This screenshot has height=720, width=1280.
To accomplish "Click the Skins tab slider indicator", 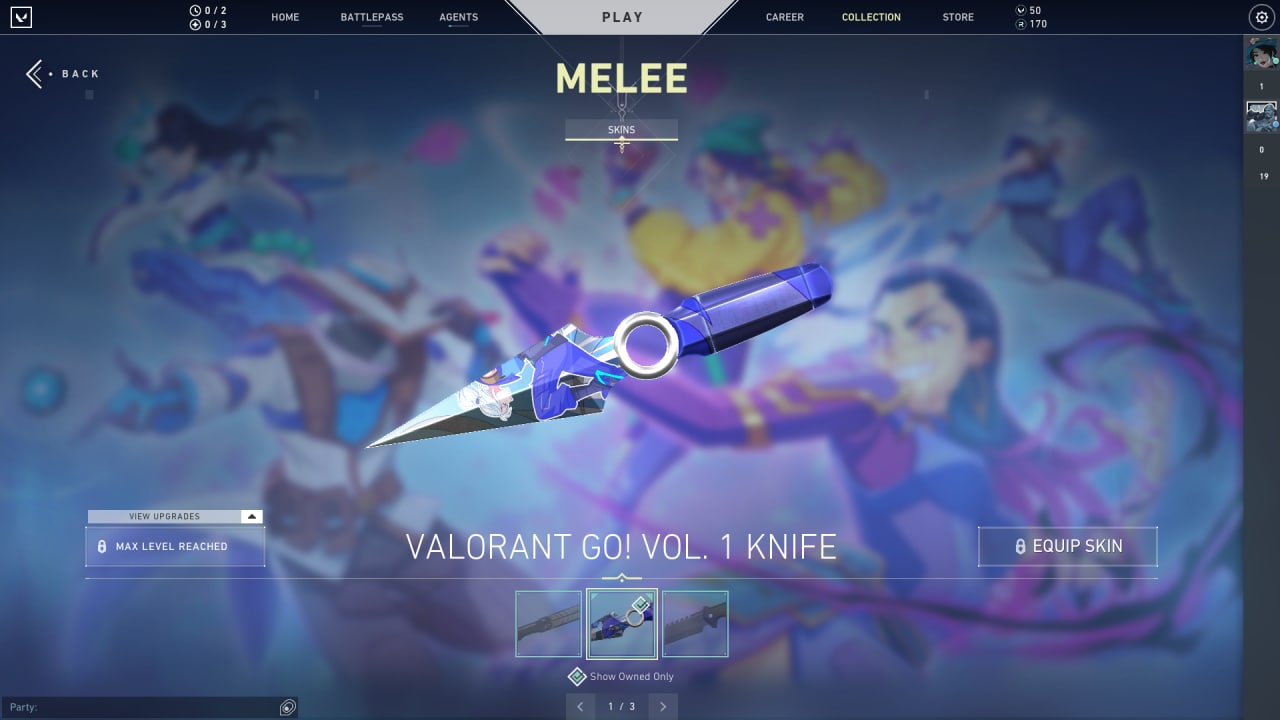I will (x=621, y=140).
